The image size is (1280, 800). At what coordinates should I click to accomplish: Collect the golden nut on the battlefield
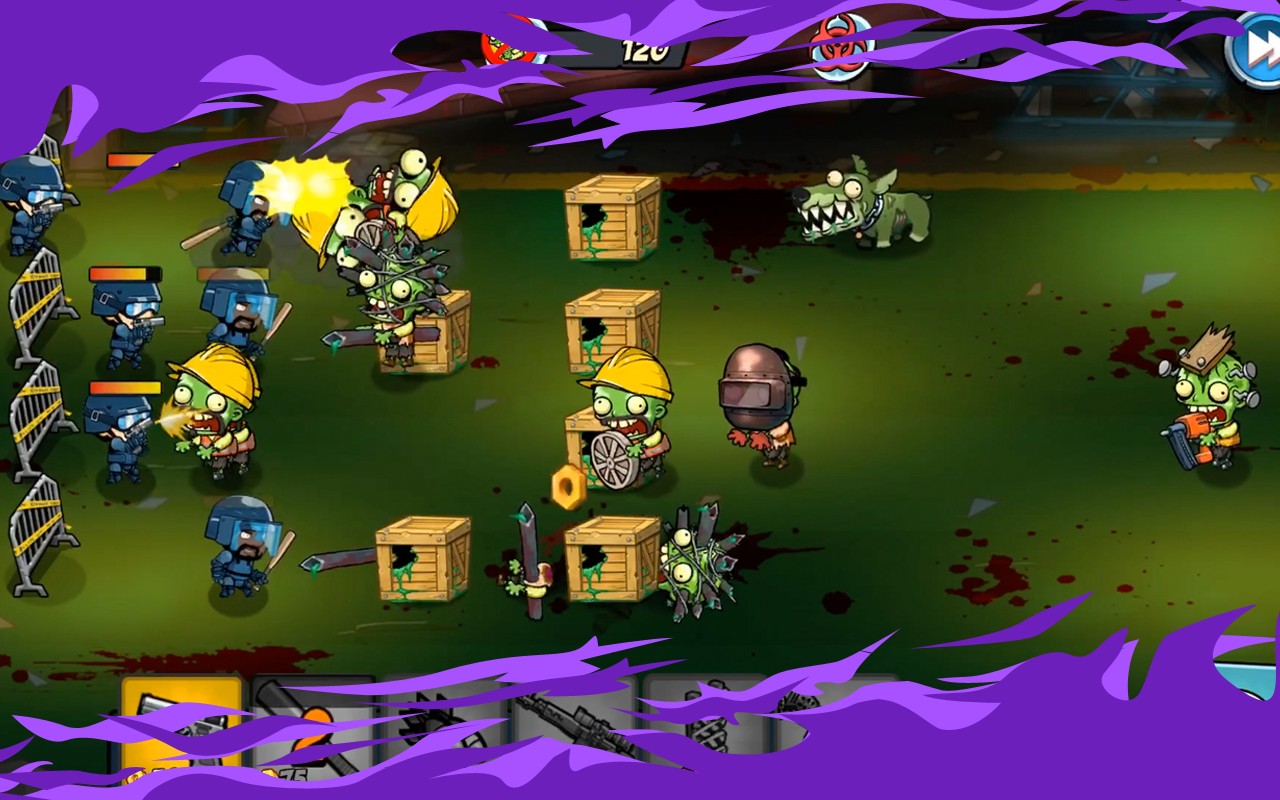click(x=570, y=487)
